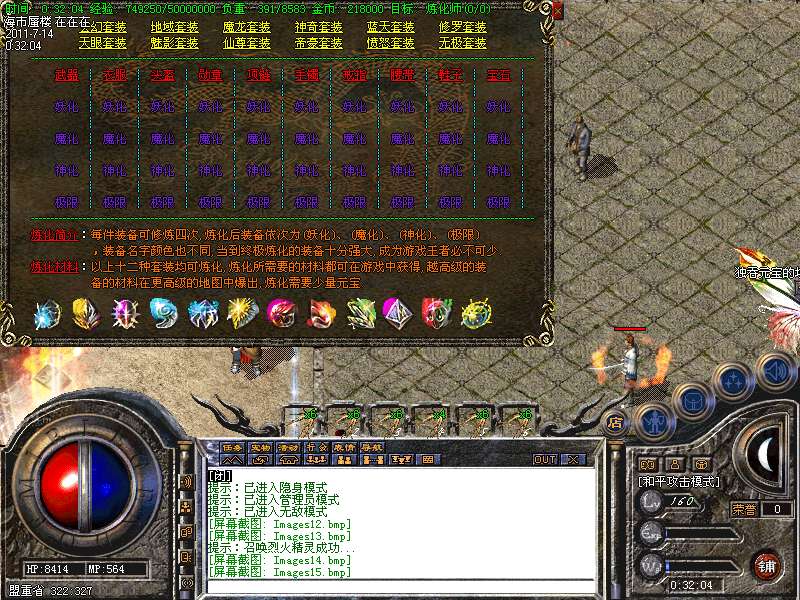Select the 无极套装 set link
The height and width of the screenshot is (600, 800).
pyautogui.click(x=462, y=43)
